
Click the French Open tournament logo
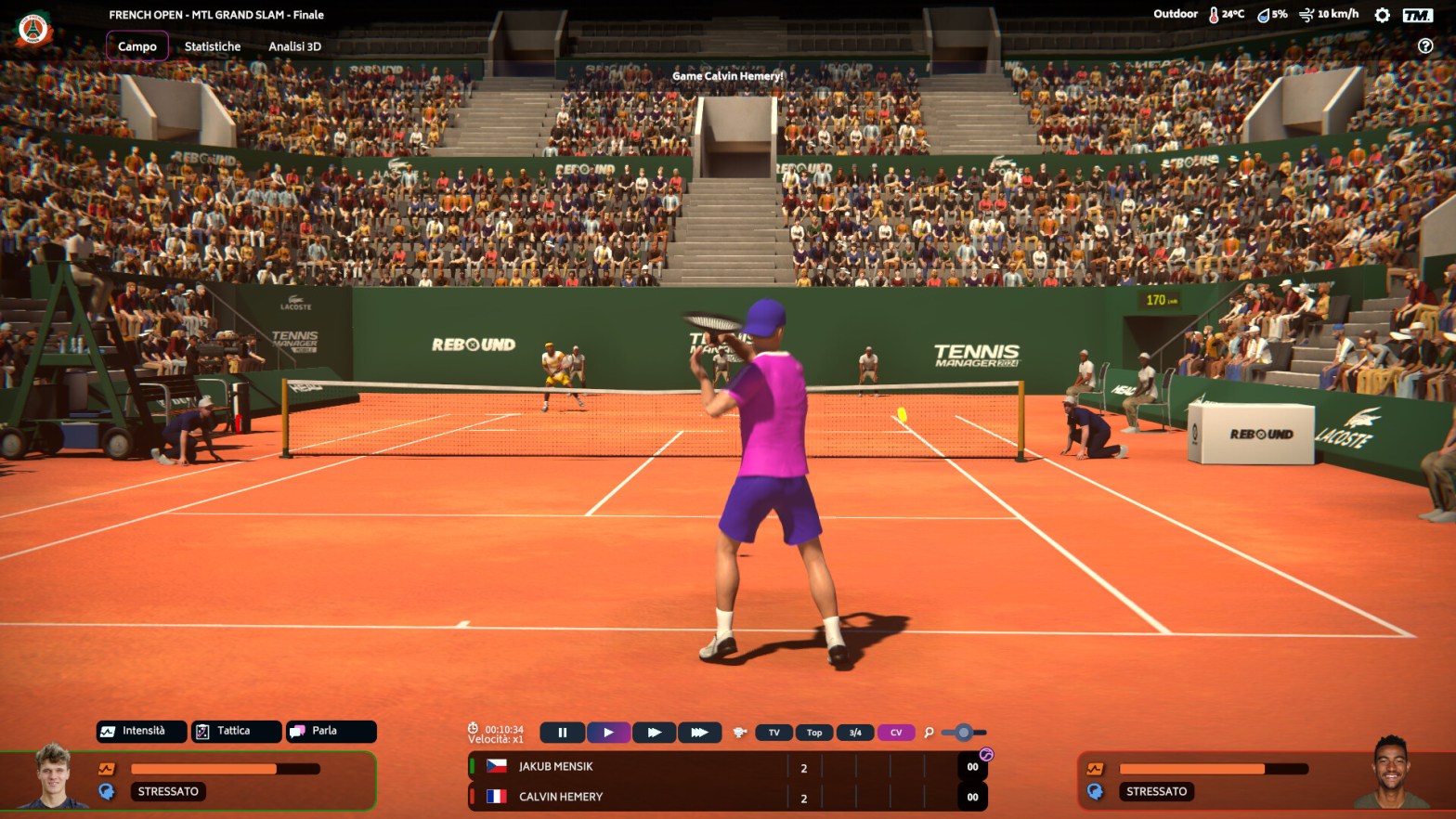pos(33,30)
